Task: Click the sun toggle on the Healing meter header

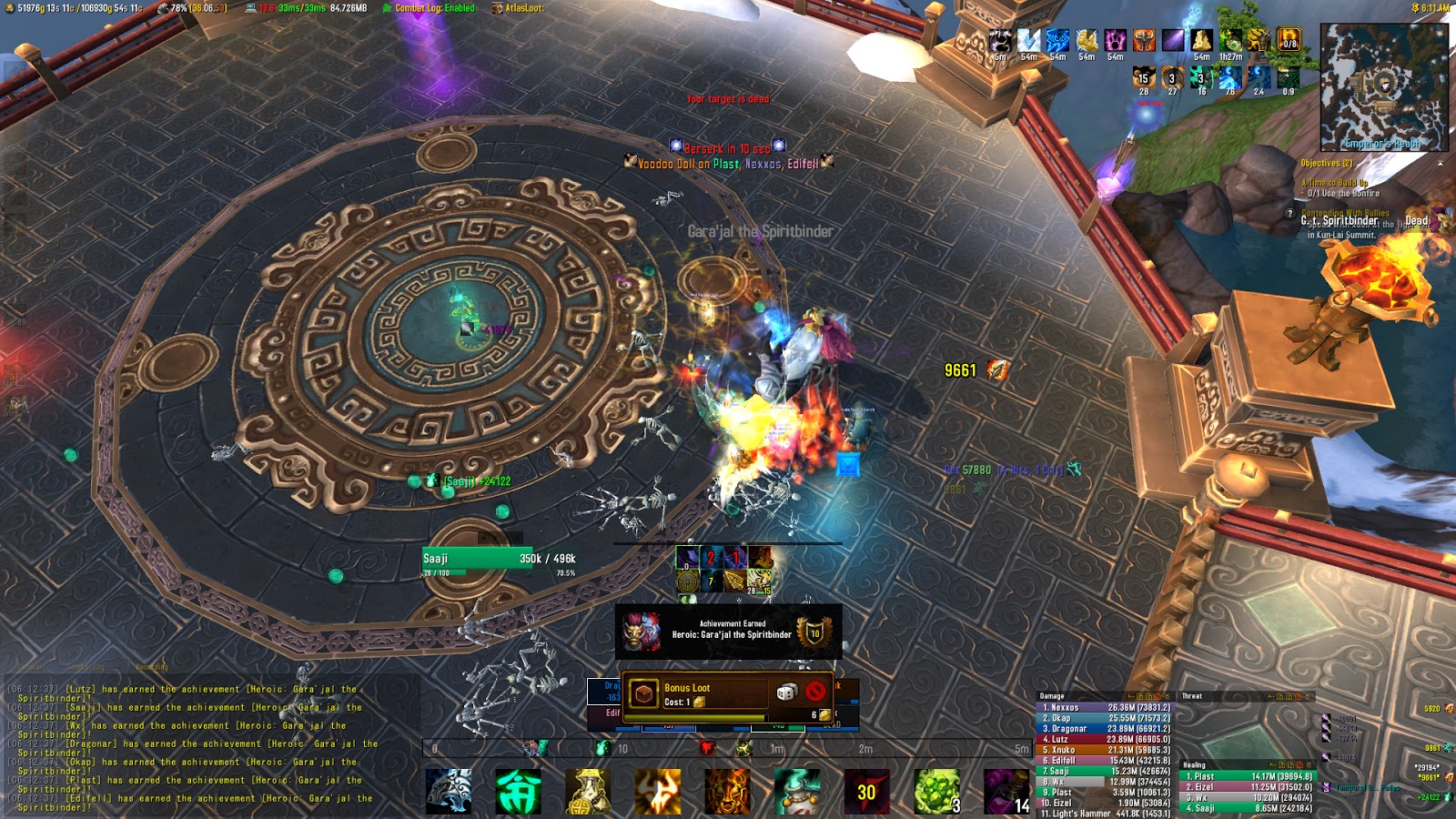Action: point(1309,765)
